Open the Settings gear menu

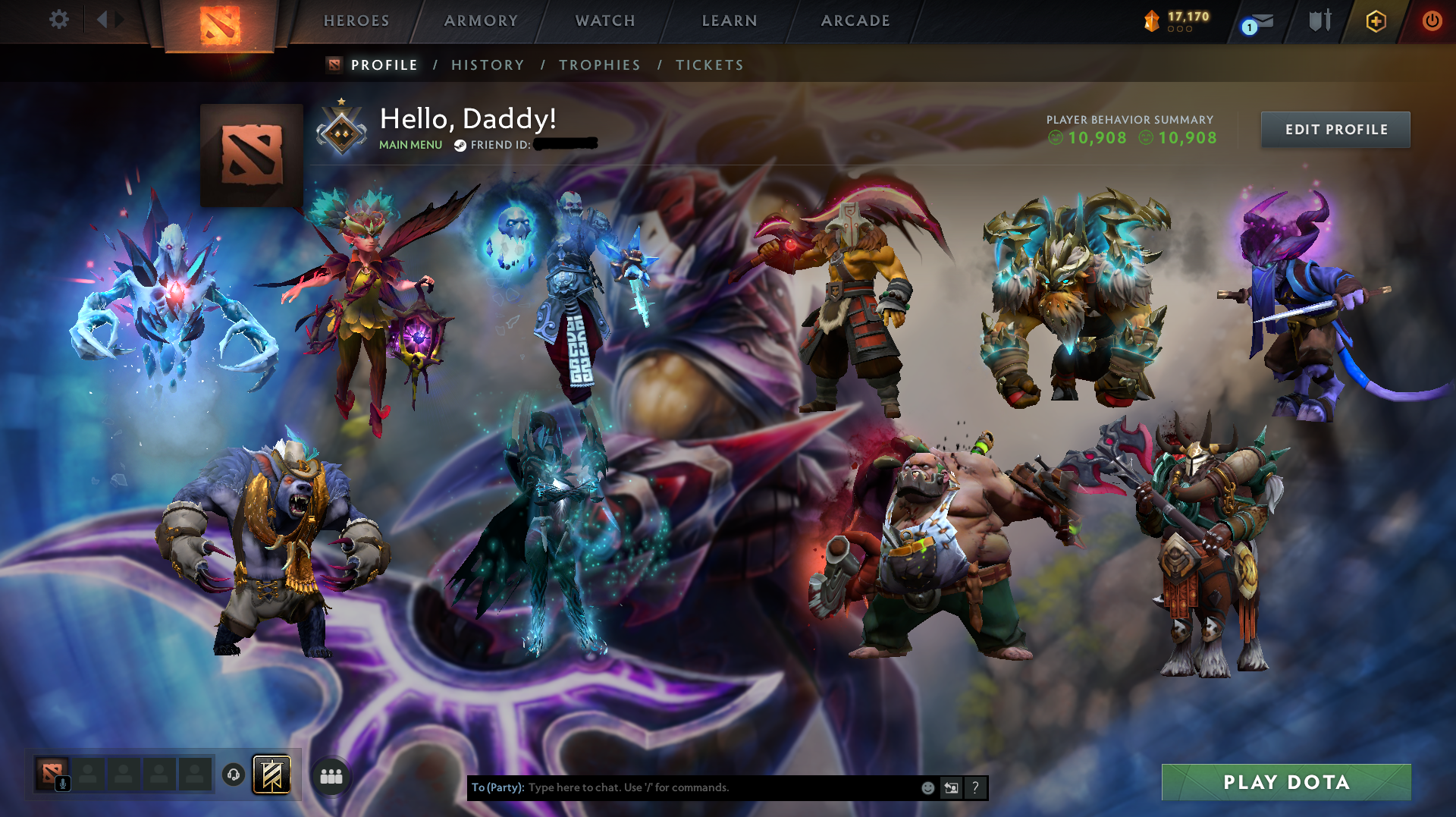[58, 20]
